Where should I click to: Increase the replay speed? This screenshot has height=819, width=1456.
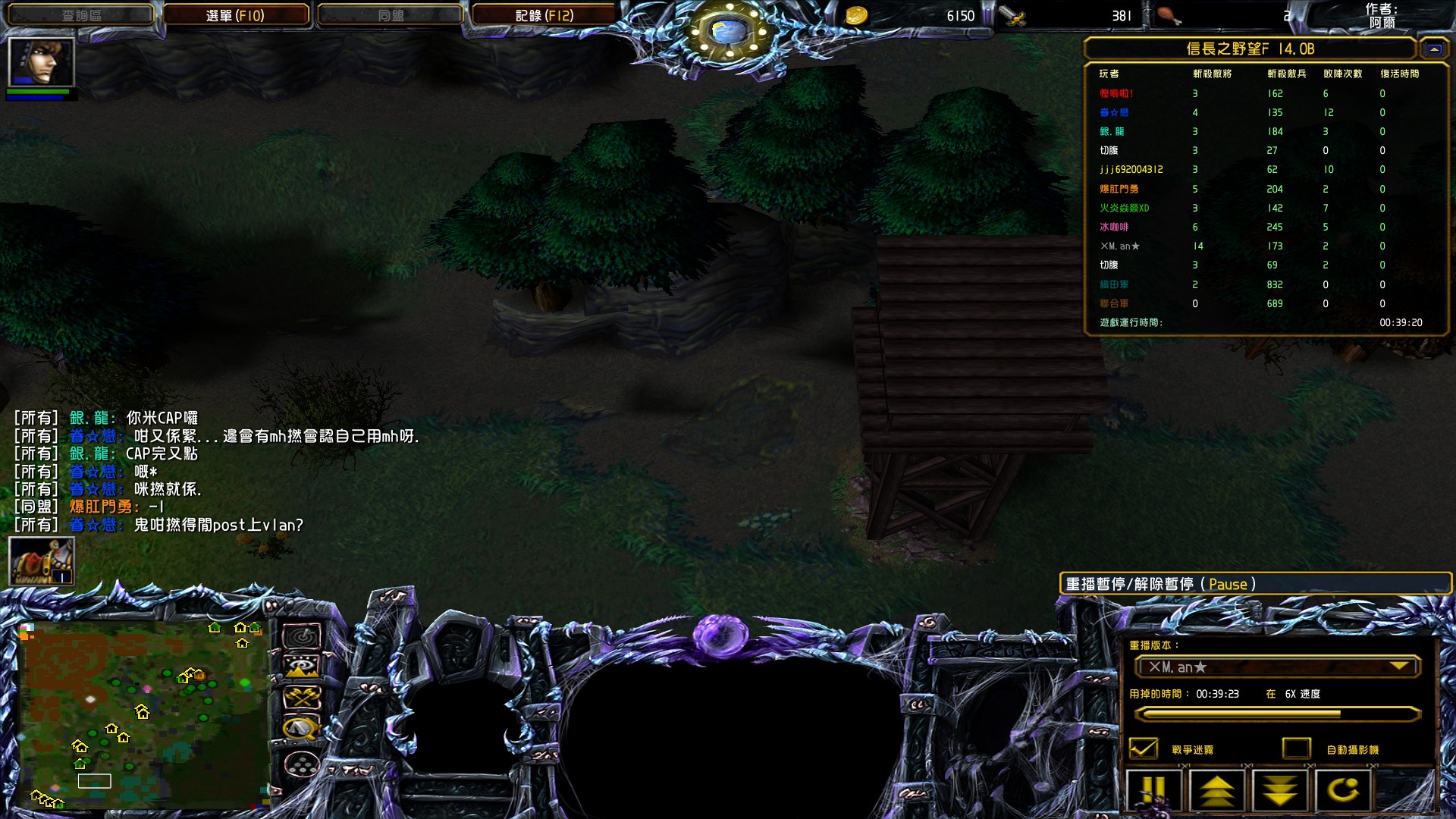click(x=1216, y=790)
